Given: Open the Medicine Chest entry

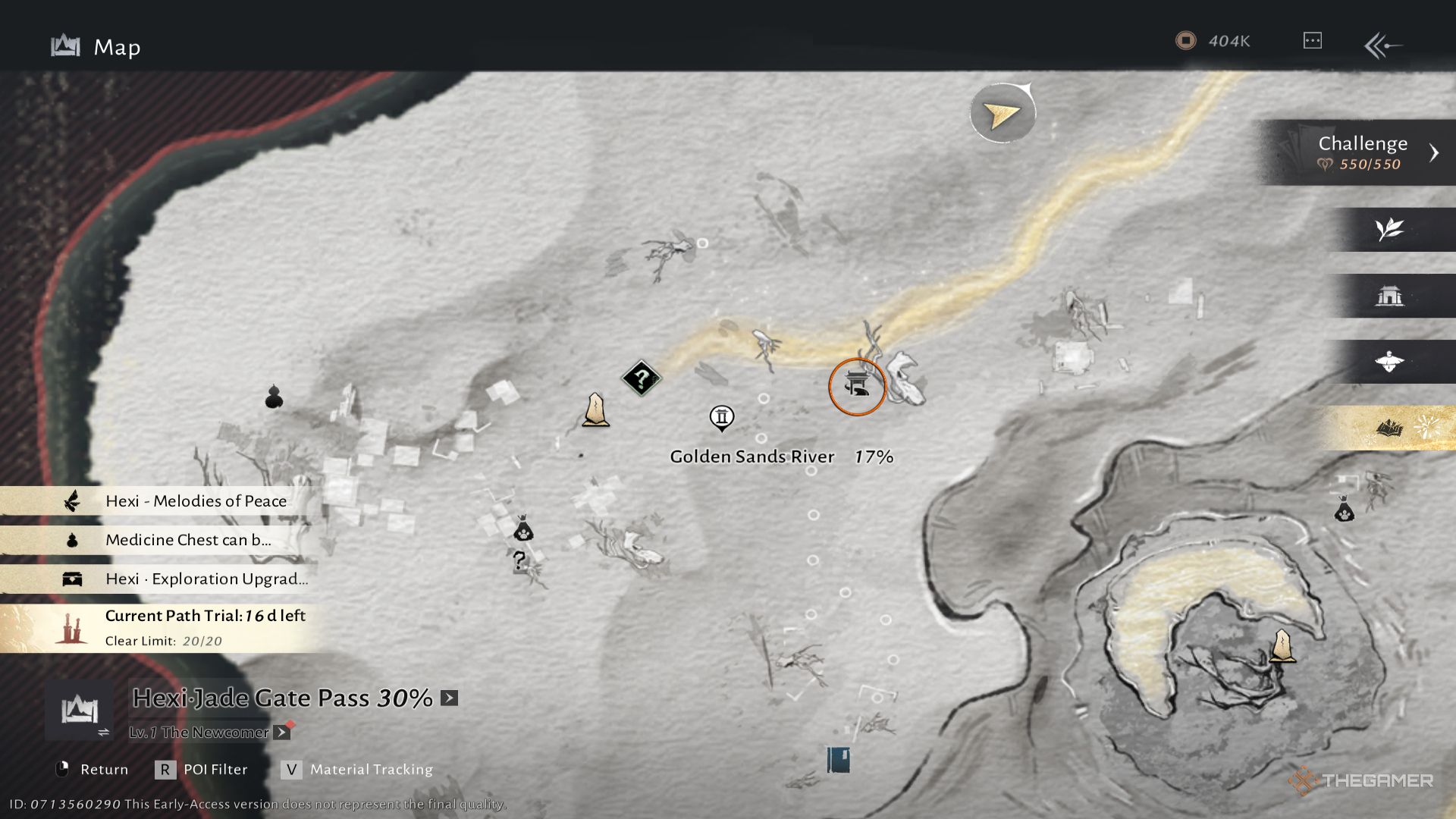Looking at the screenshot, I should coord(187,540).
